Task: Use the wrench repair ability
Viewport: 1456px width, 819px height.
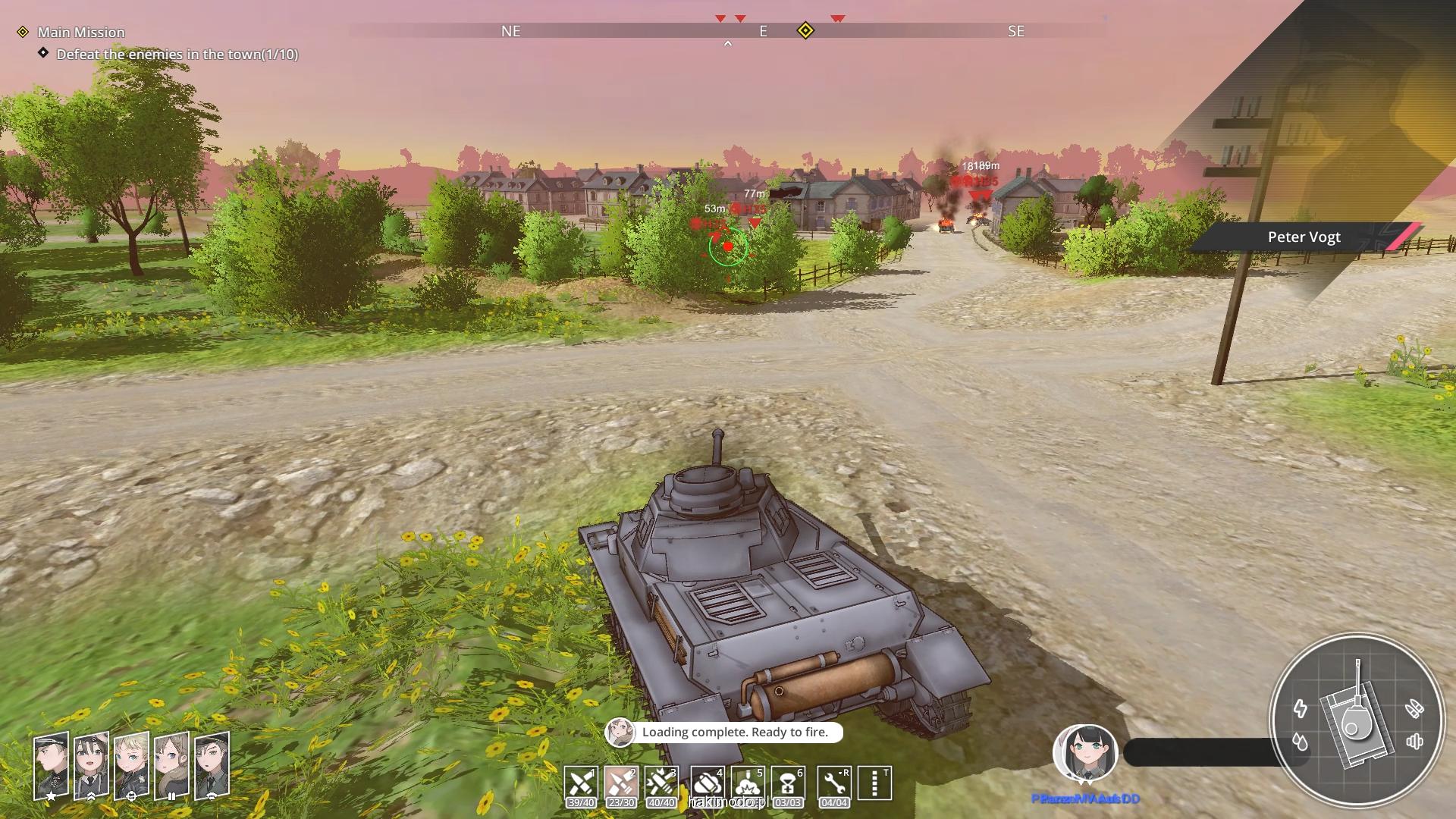Action: point(833,783)
